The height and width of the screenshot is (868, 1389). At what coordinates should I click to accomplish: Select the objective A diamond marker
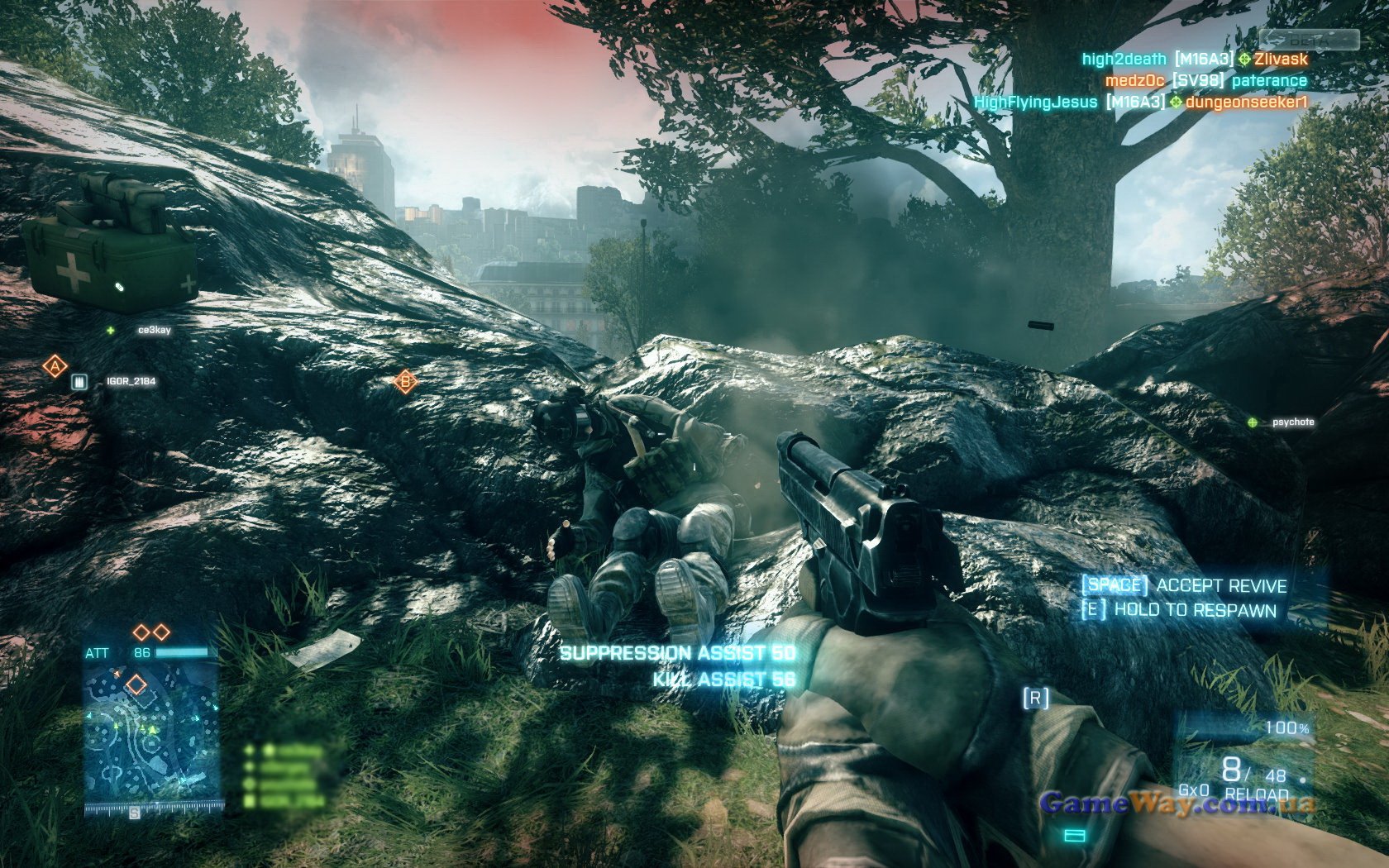point(55,365)
